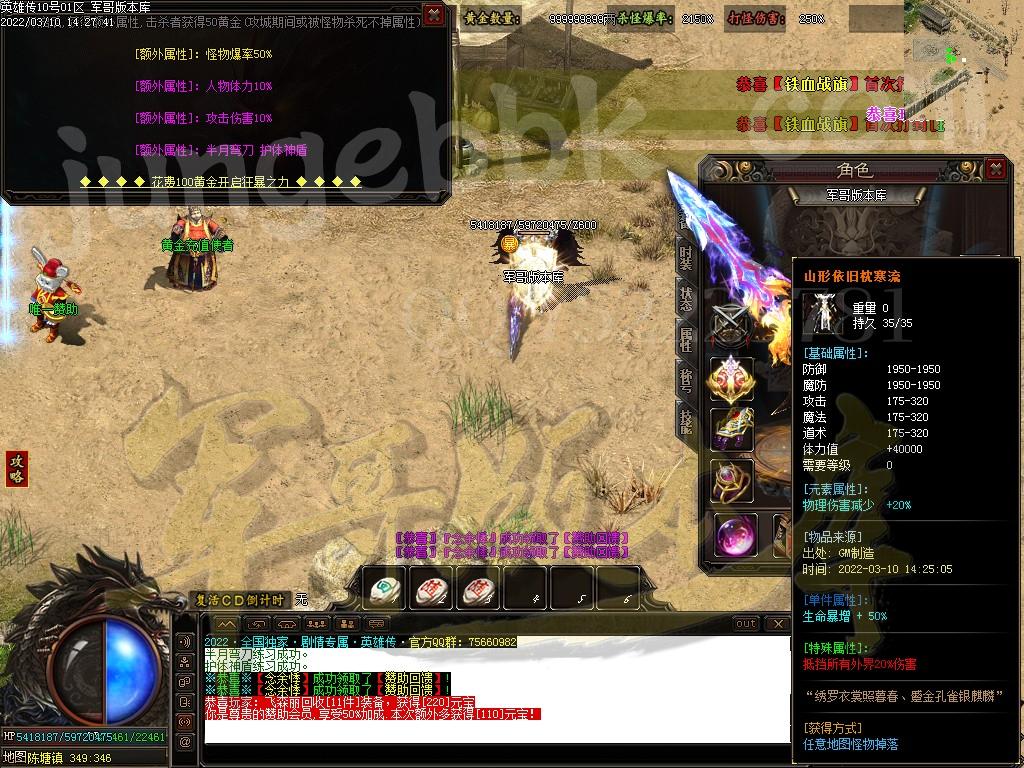Select the golden winged medal slot
This screenshot has width=1024, height=768.
point(731,378)
